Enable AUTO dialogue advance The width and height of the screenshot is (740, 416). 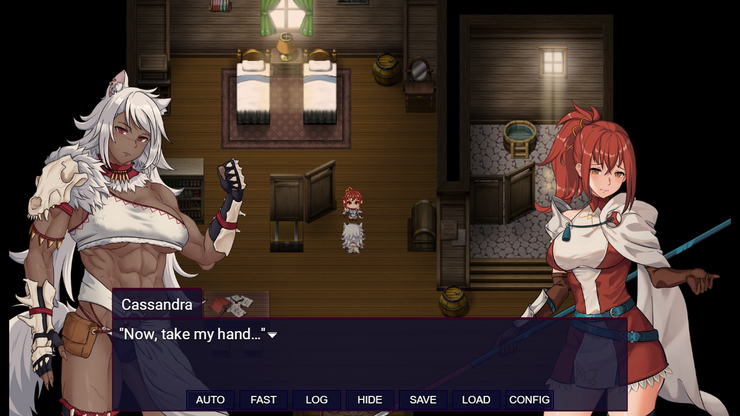(210, 400)
